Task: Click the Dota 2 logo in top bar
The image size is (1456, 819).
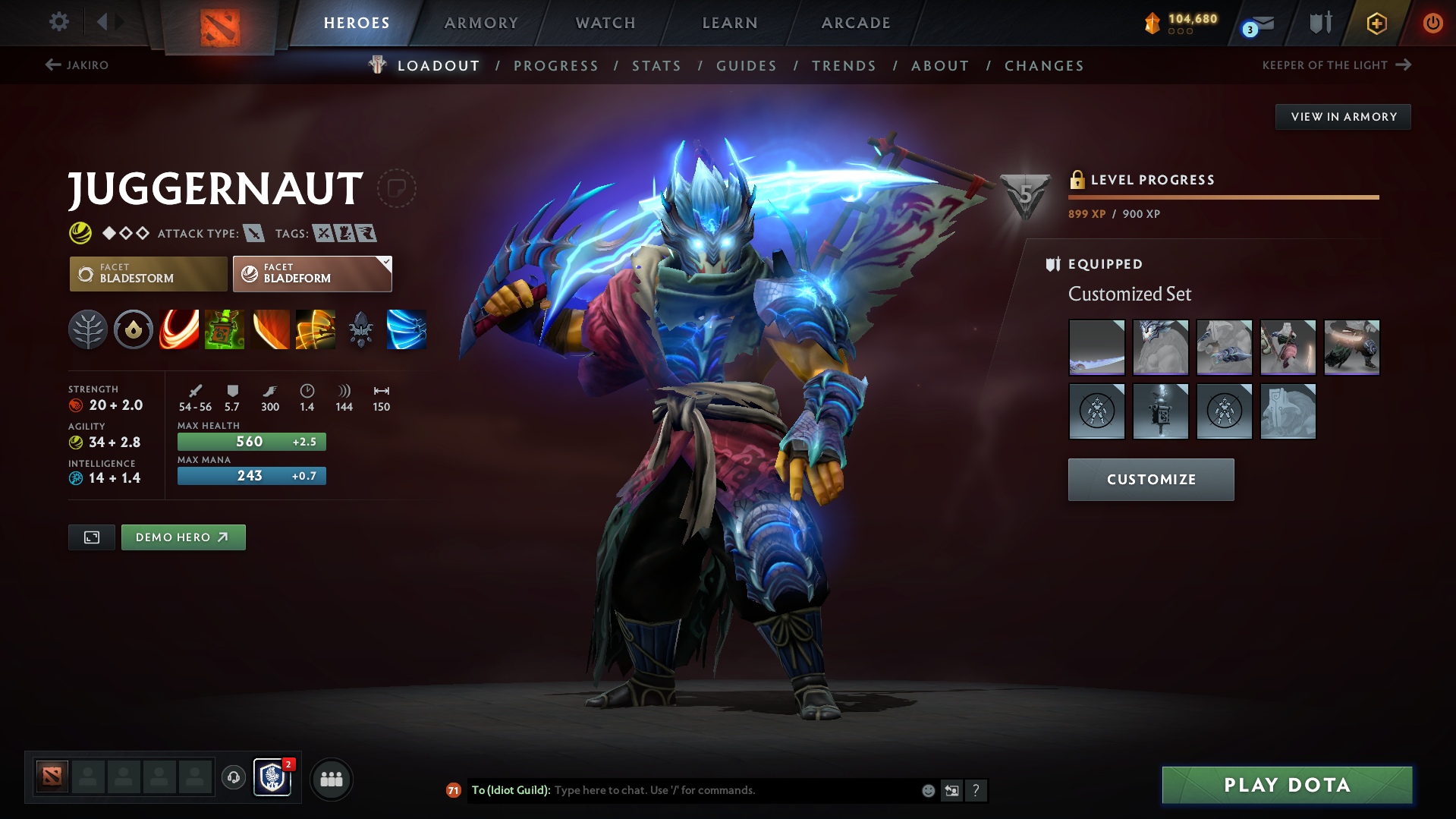Action: tap(220, 23)
